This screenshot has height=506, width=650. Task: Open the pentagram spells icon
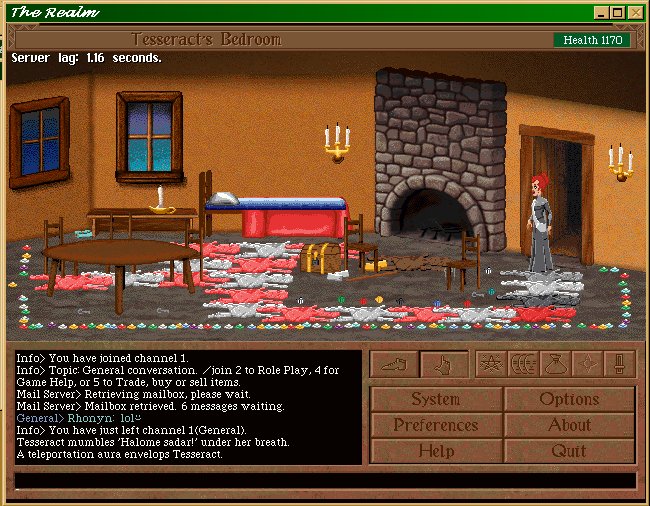(491, 364)
